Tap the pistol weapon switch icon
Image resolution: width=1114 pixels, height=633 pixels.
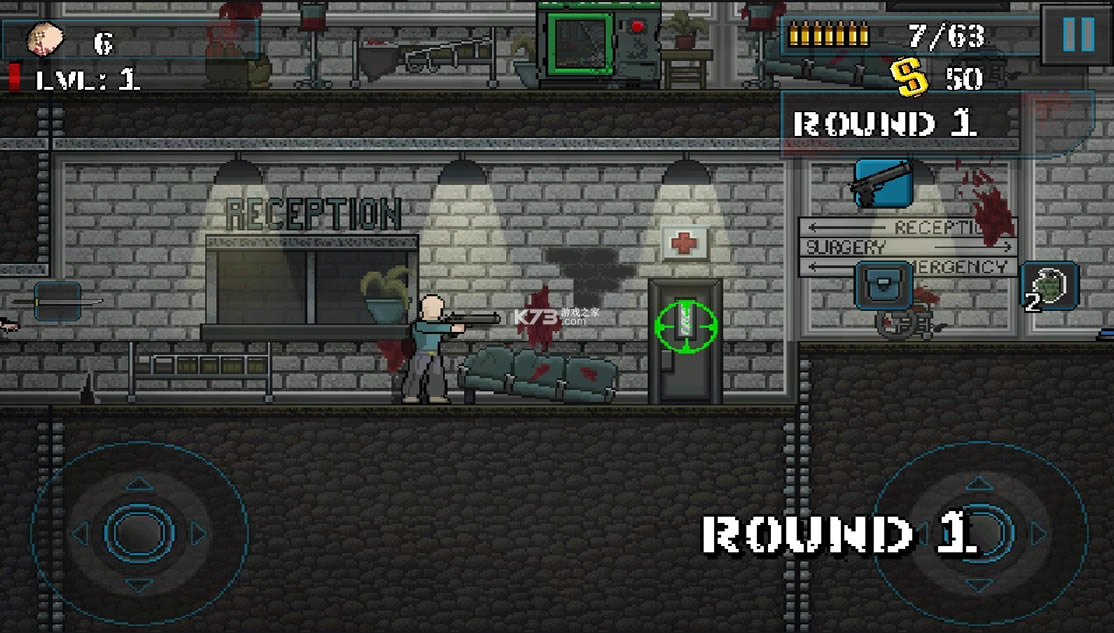tap(881, 183)
